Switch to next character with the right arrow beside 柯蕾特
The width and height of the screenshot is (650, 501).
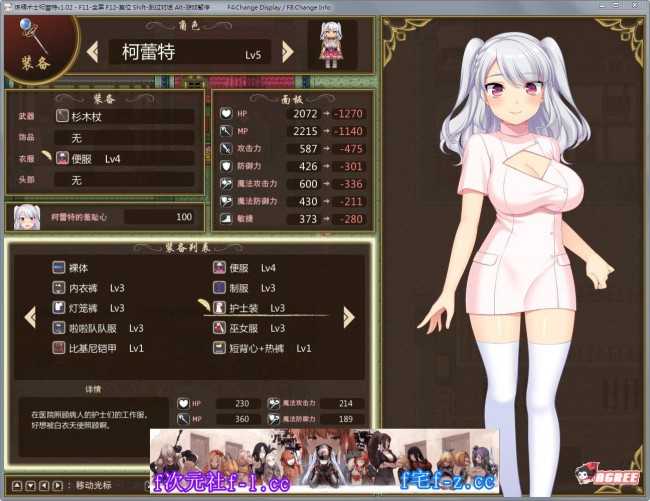[288, 51]
